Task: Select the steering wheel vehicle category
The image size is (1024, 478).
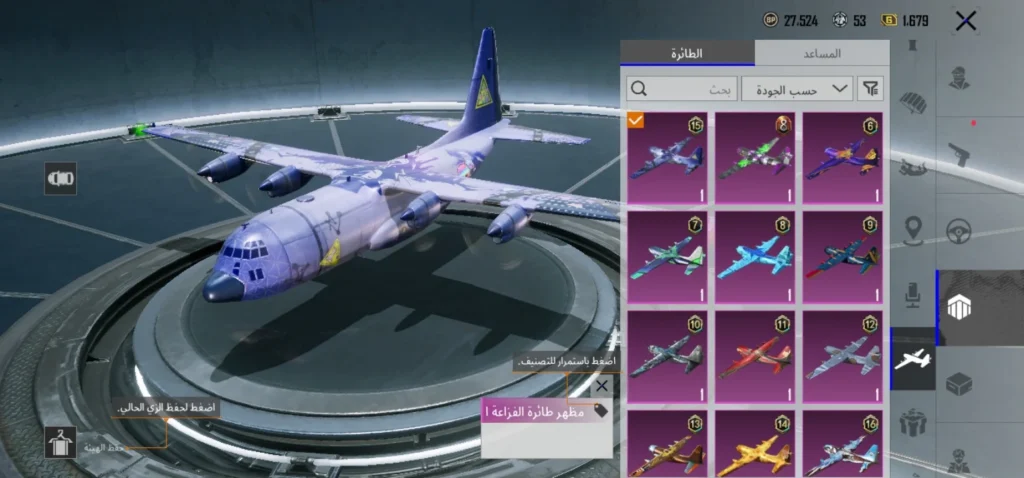Action: pyautogui.click(x=960, y=232)
